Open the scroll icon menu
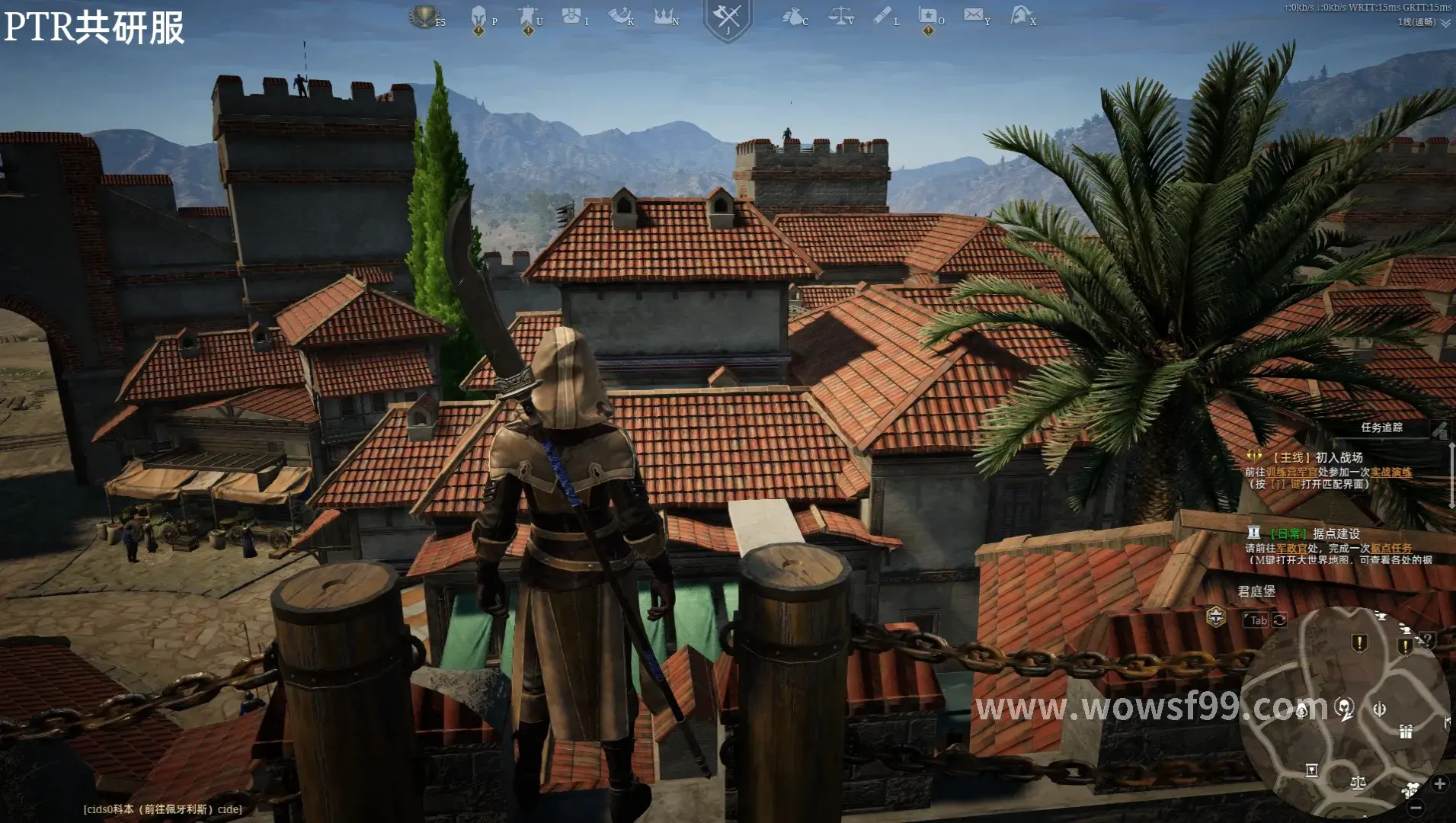1456x823 pixels. (x=882, y=16)
